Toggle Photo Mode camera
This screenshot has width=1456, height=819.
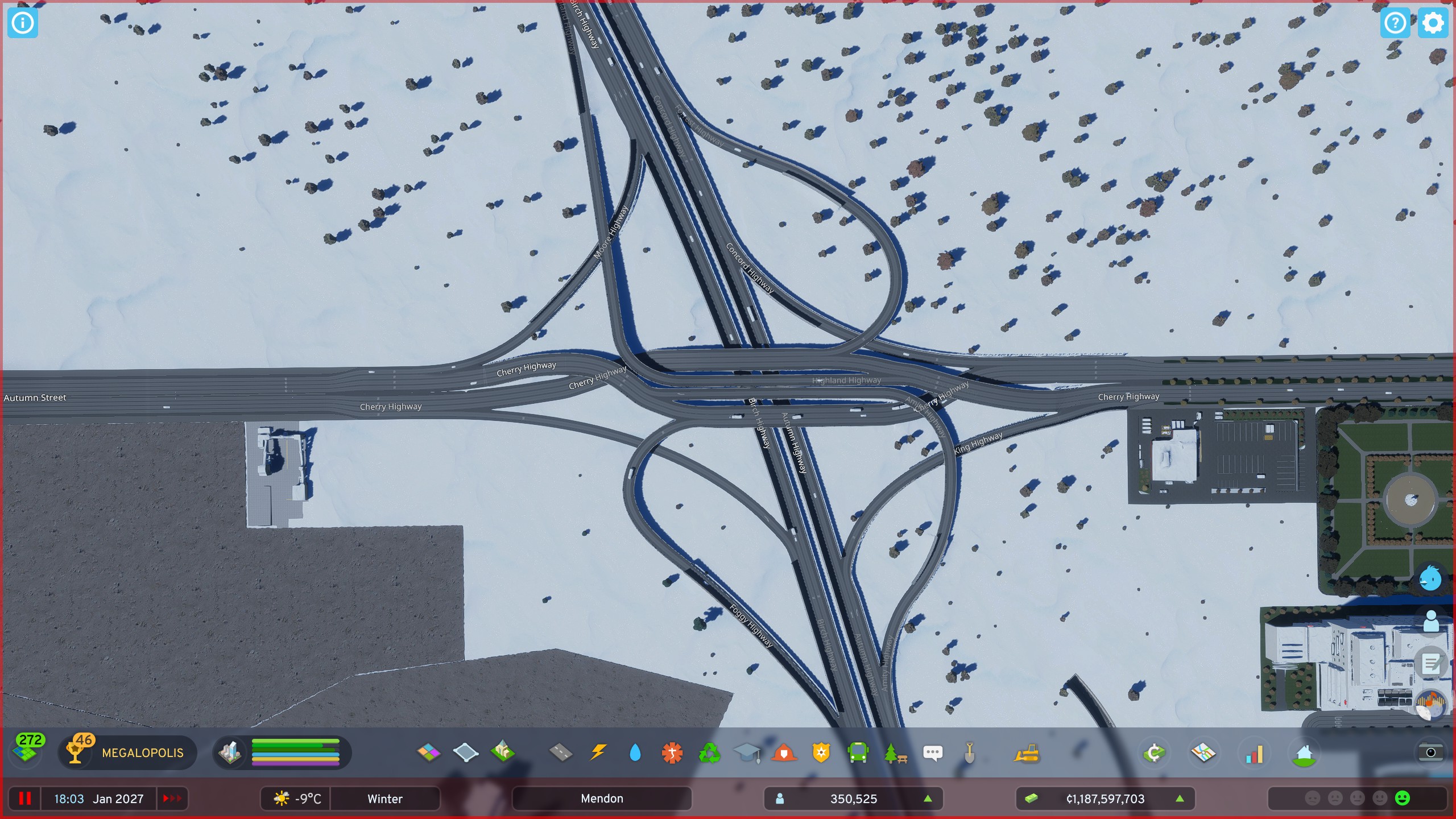coord(1432,753)
